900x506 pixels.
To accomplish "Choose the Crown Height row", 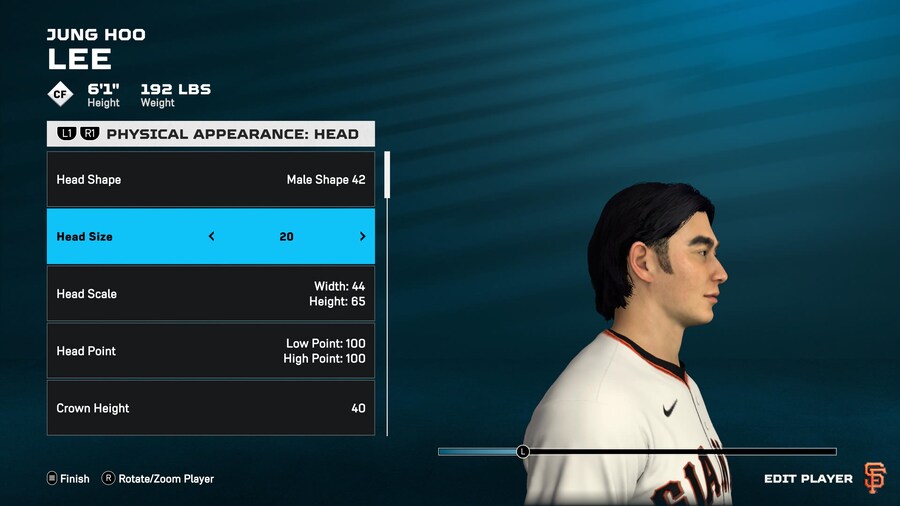I will [211, 408].
